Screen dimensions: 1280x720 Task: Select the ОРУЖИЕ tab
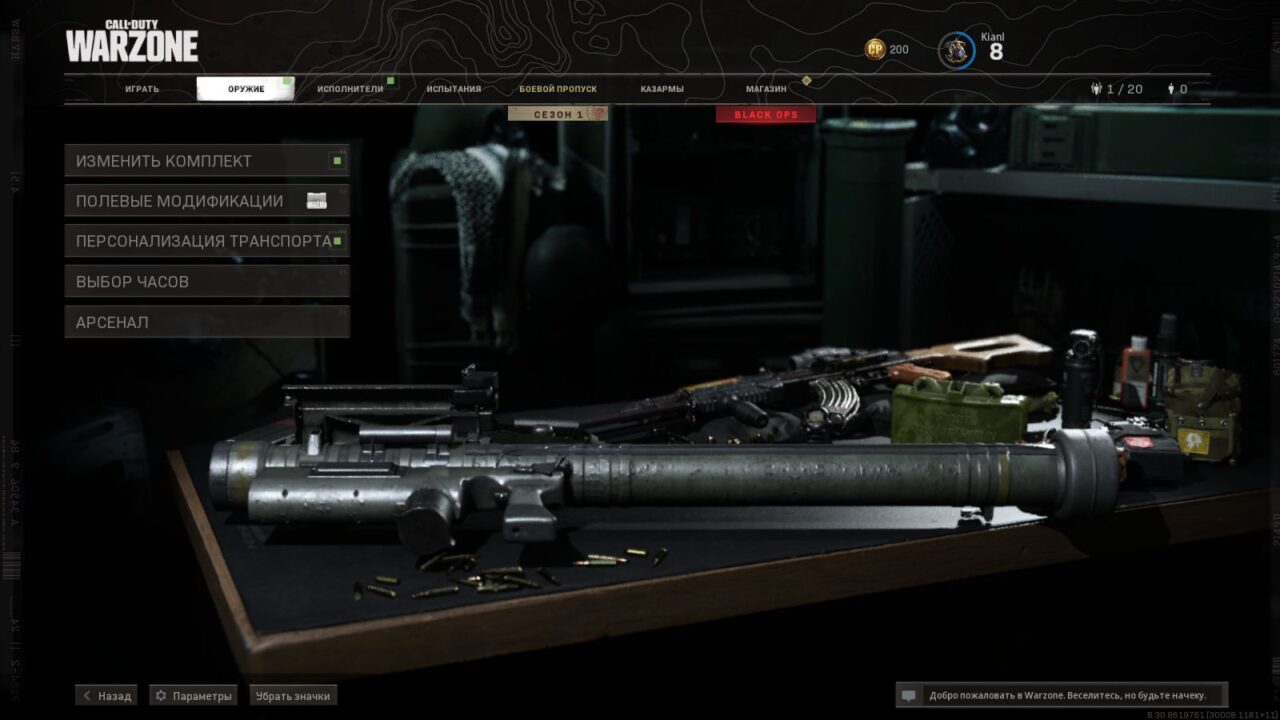pos(245,89)
